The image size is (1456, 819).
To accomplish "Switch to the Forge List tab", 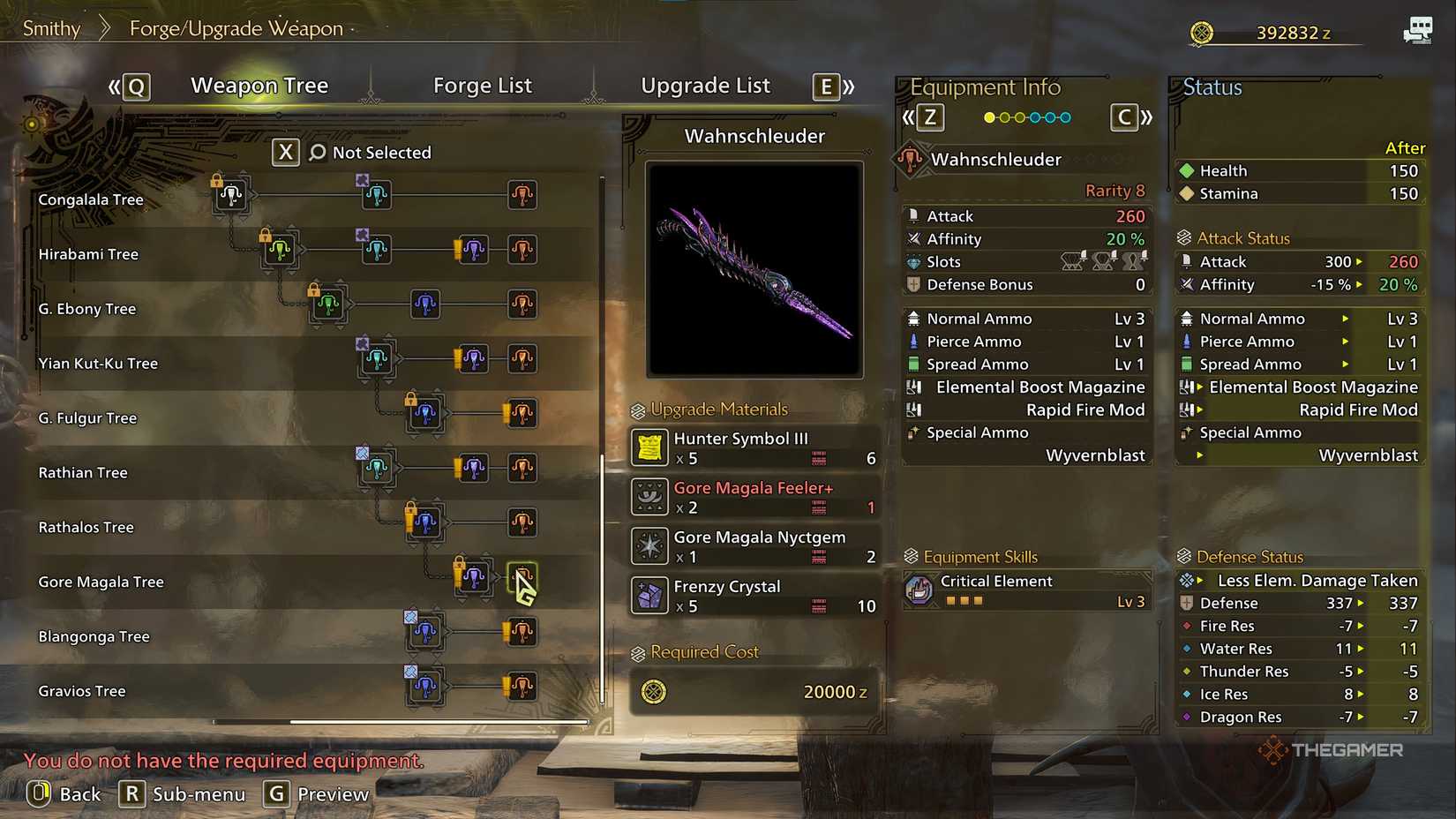I will (x=483, y=85).
